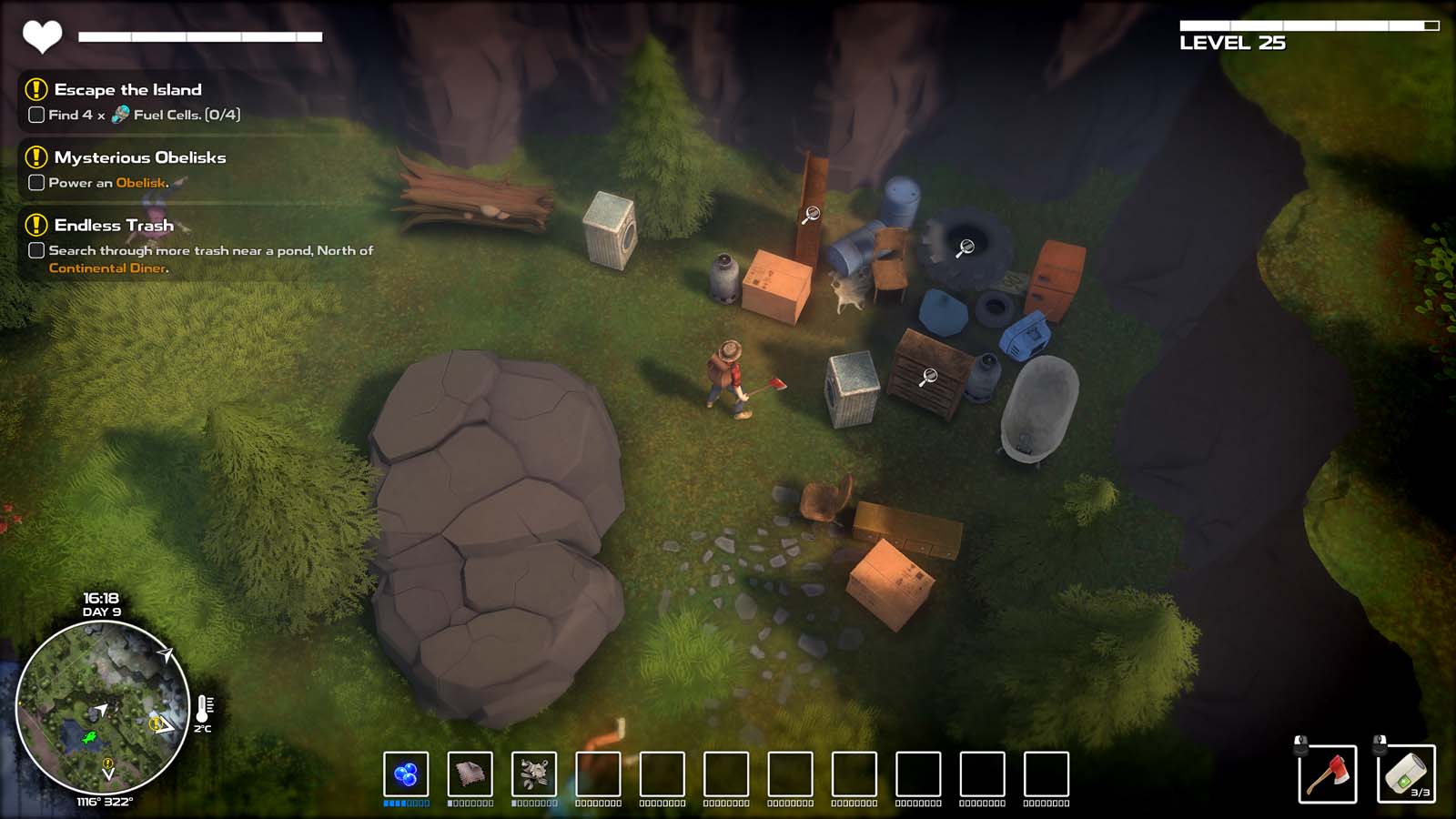The width and height of the screenshot is (1456, 819).
Task: Open the circular minimap
Action: [x=103, y=707]
